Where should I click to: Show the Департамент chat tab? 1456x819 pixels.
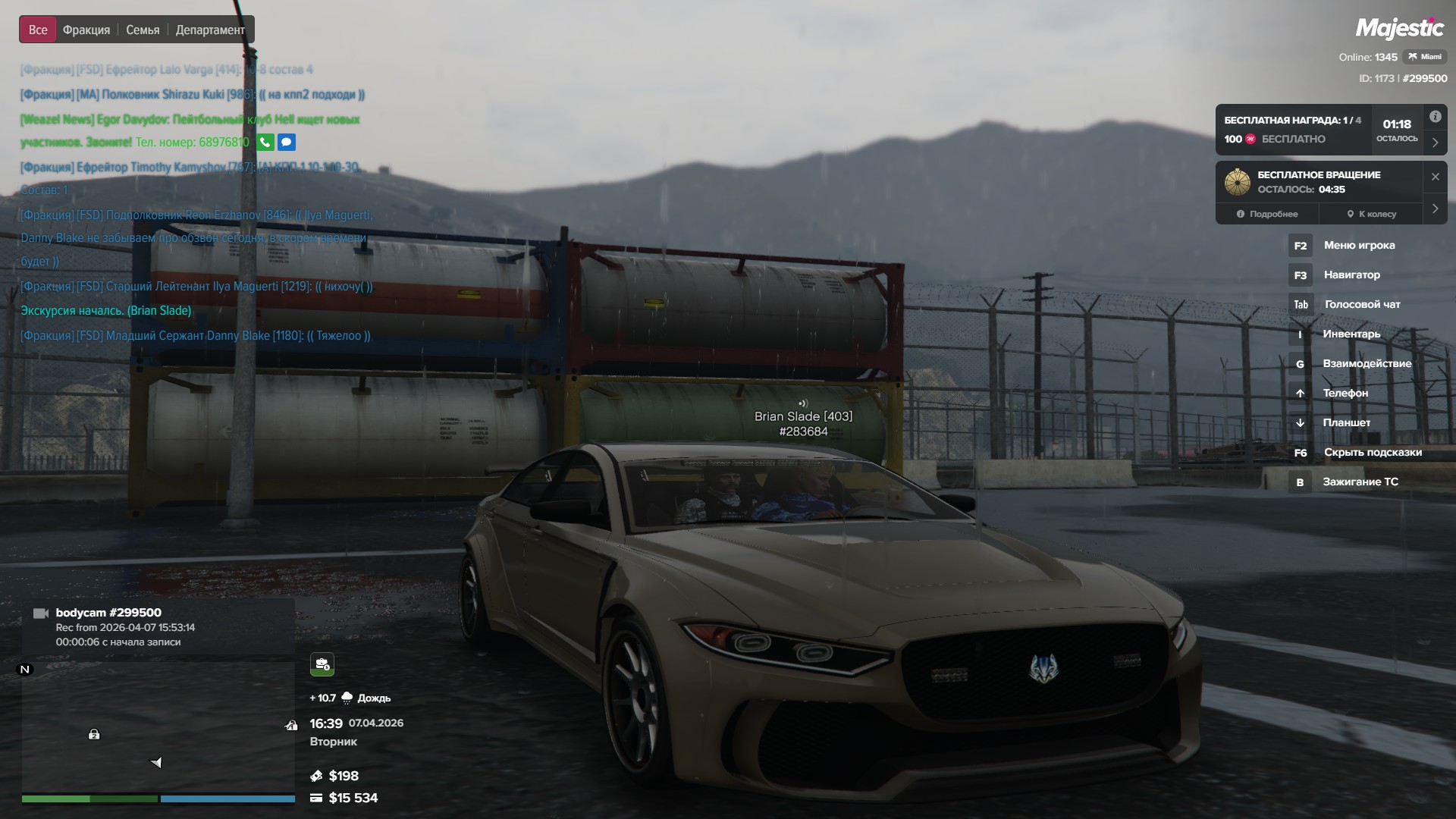point(210,30)
